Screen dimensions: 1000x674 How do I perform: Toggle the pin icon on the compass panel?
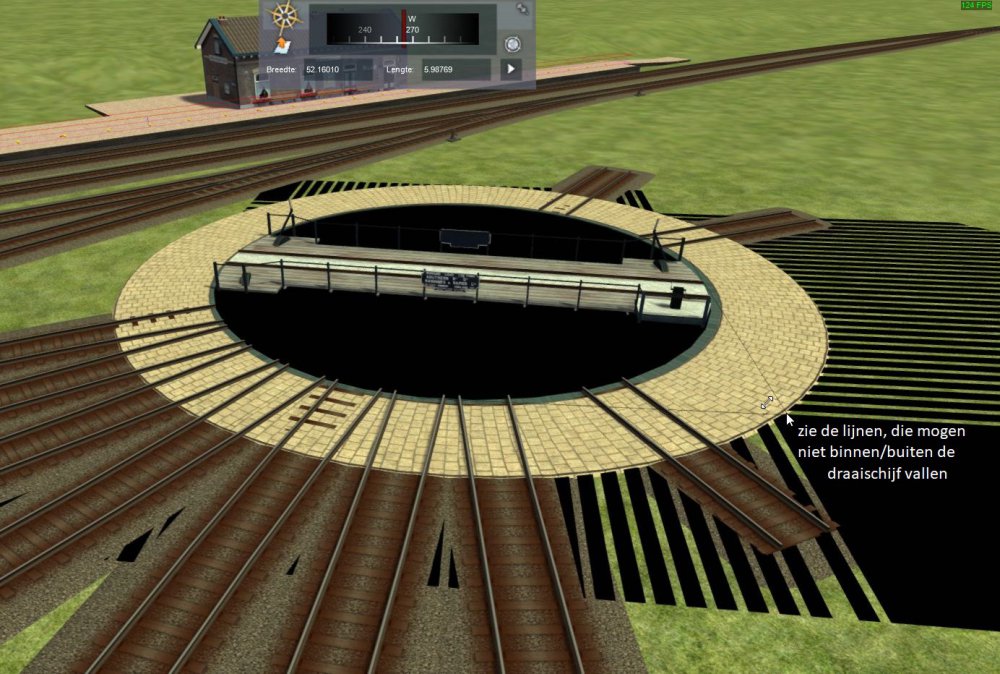tap(521, 9)
